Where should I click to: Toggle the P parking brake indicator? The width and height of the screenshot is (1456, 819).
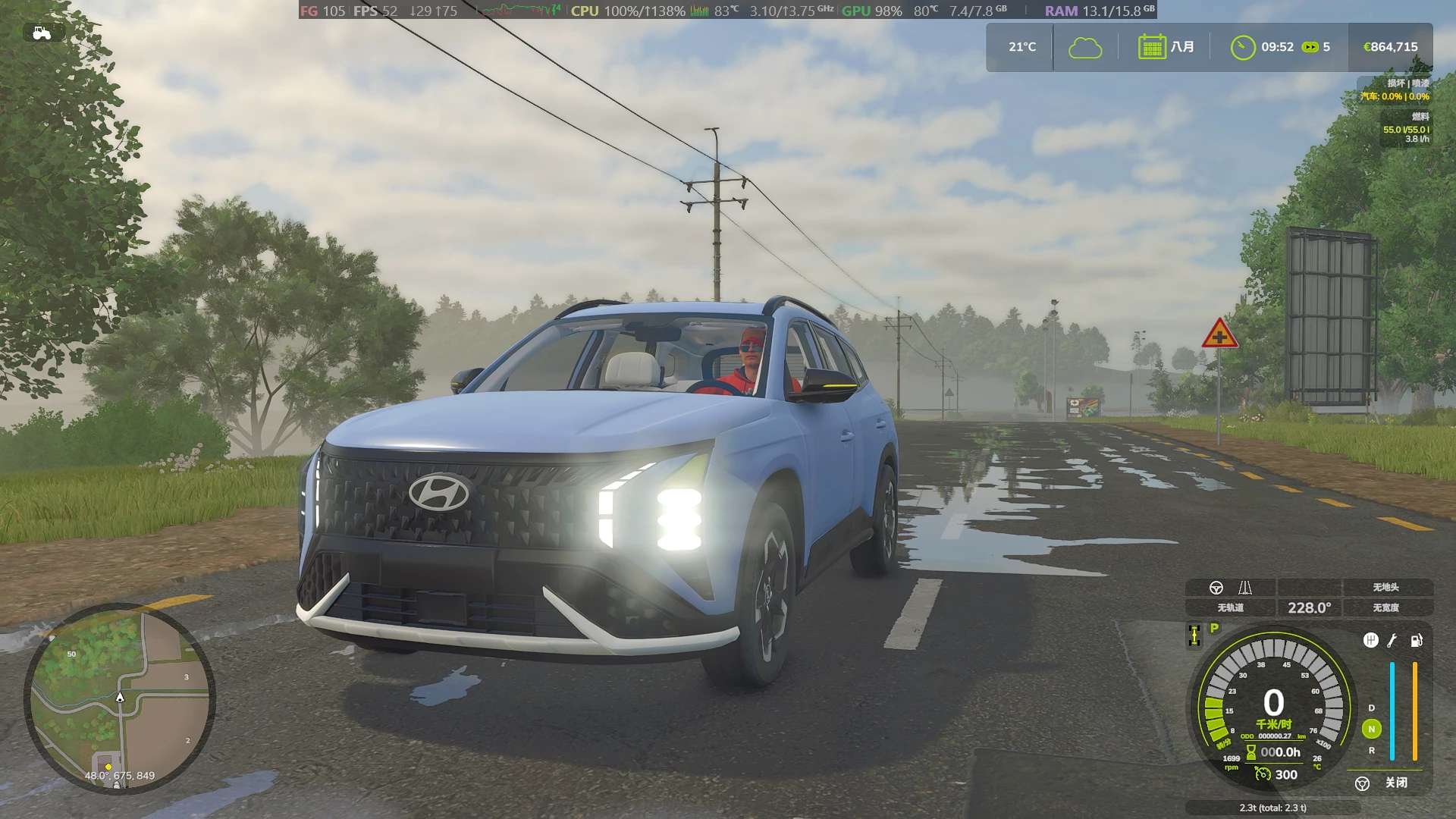tap(1214, 628)
